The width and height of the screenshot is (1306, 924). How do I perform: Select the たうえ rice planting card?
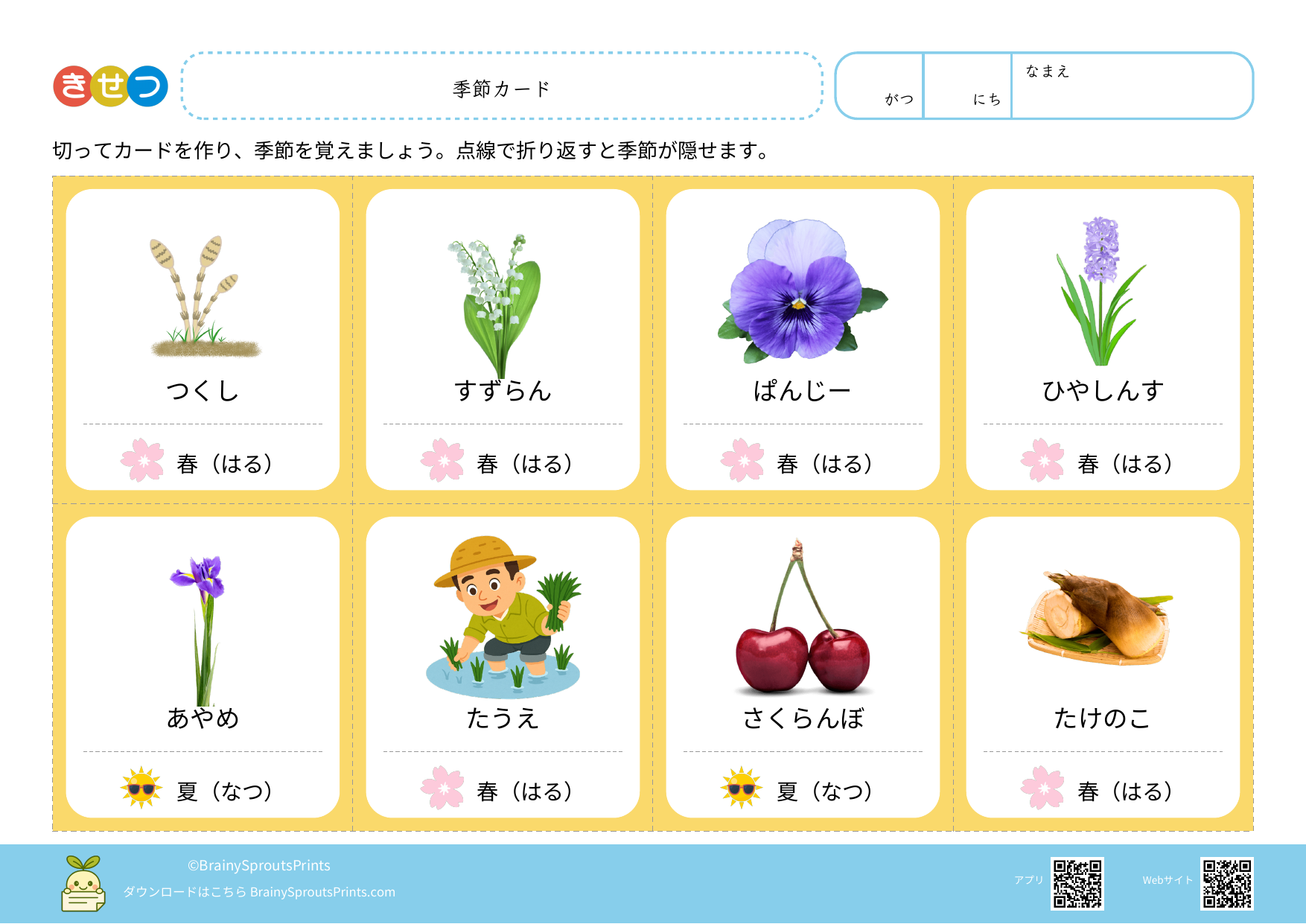[x=503, y=667]
